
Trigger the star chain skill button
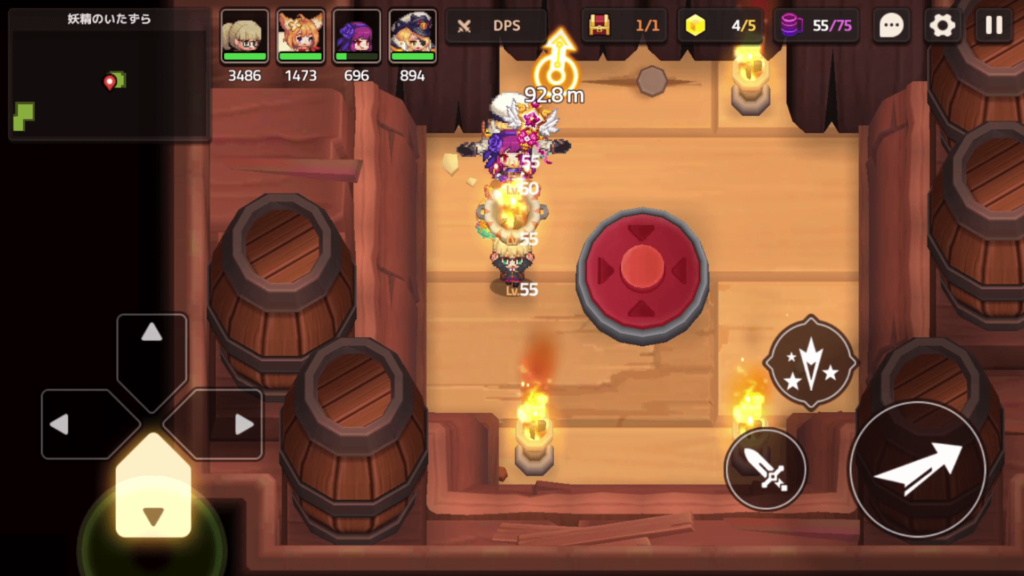810,361
